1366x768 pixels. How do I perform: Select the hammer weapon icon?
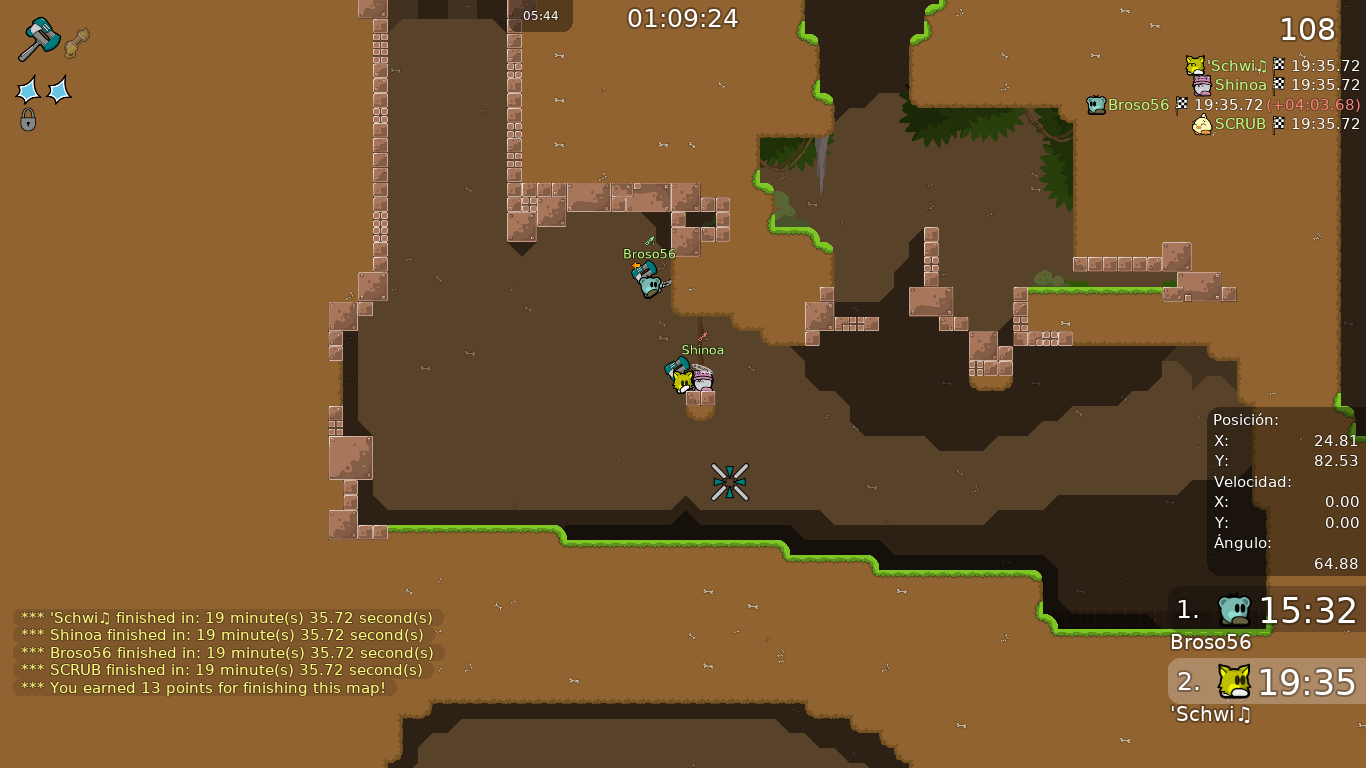[x=39, y=39]
